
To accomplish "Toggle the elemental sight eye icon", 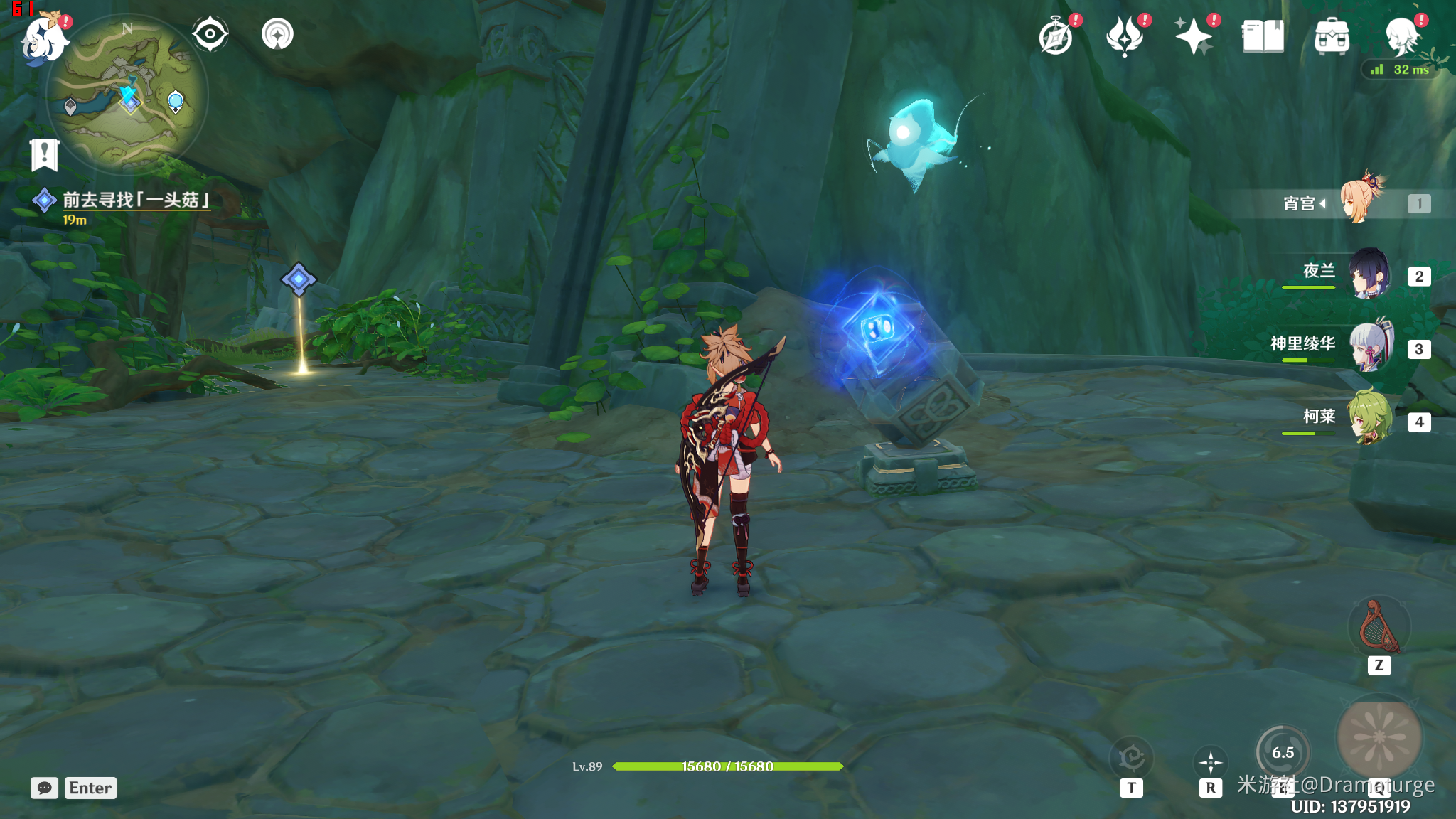I will point(210,34).
